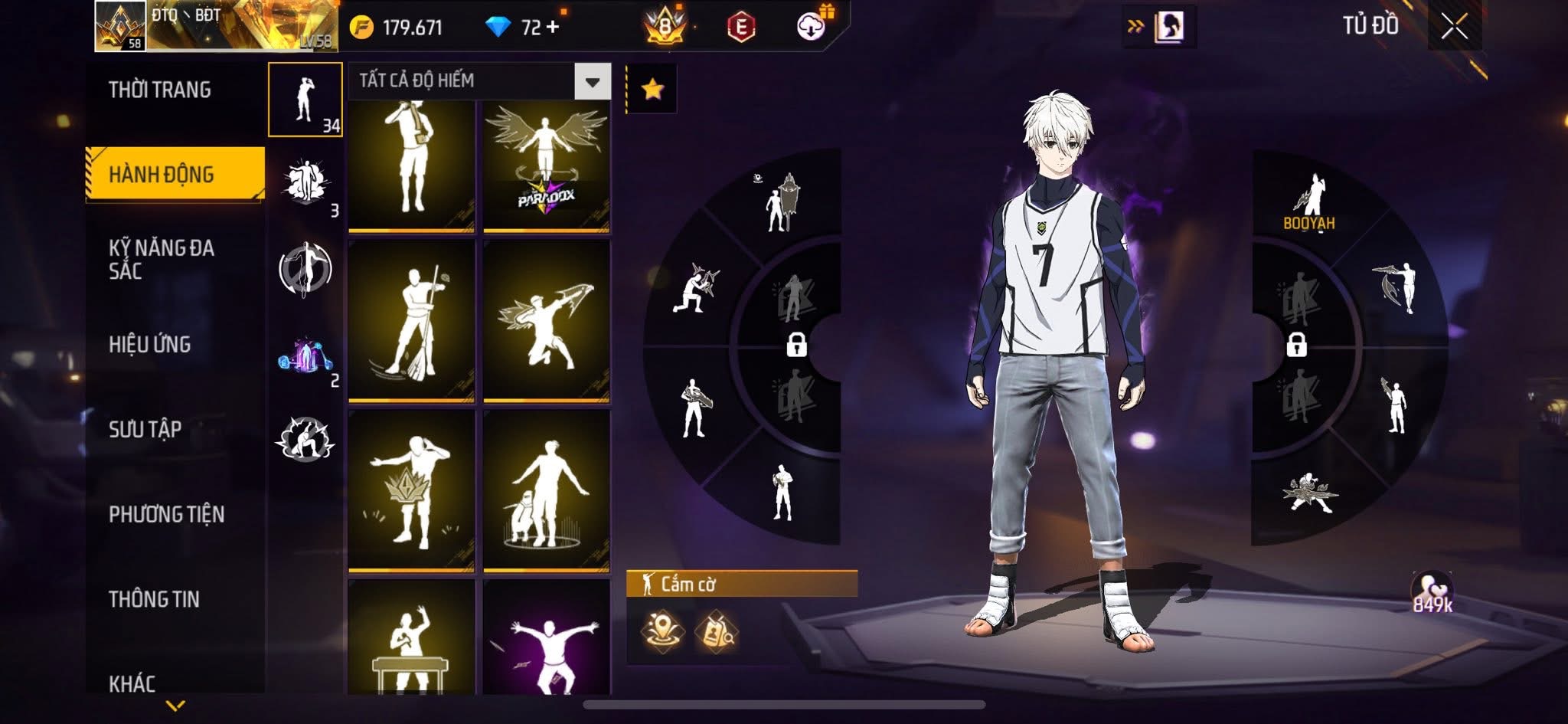
Task: Open the download cloud gift icon
Action: 811,27
